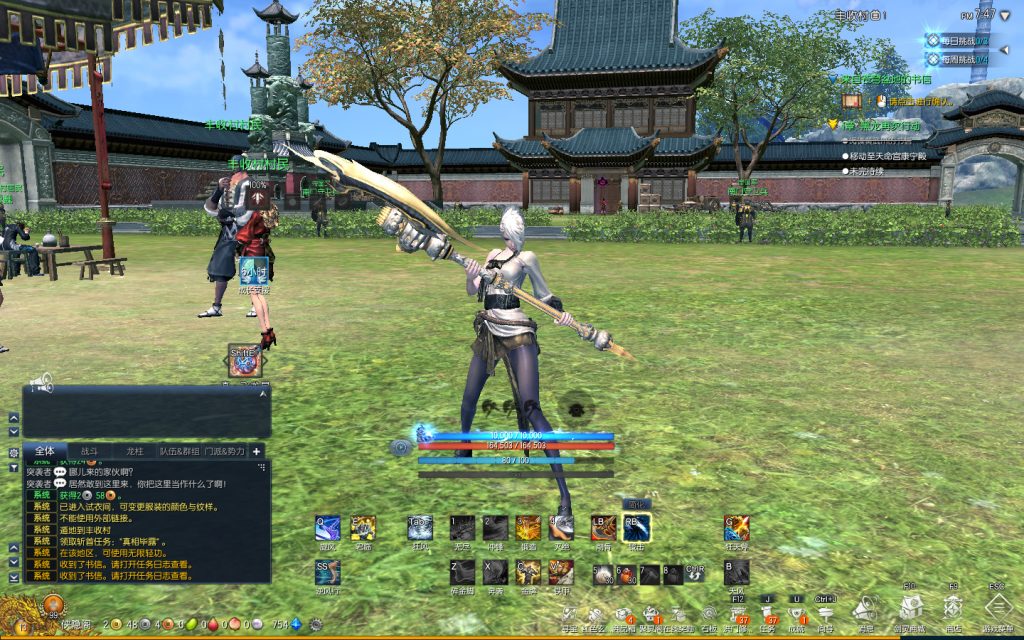Switch to the 战斗 chat tab
This screenshot has height=640, width=1024.
[x=89, y=451]
